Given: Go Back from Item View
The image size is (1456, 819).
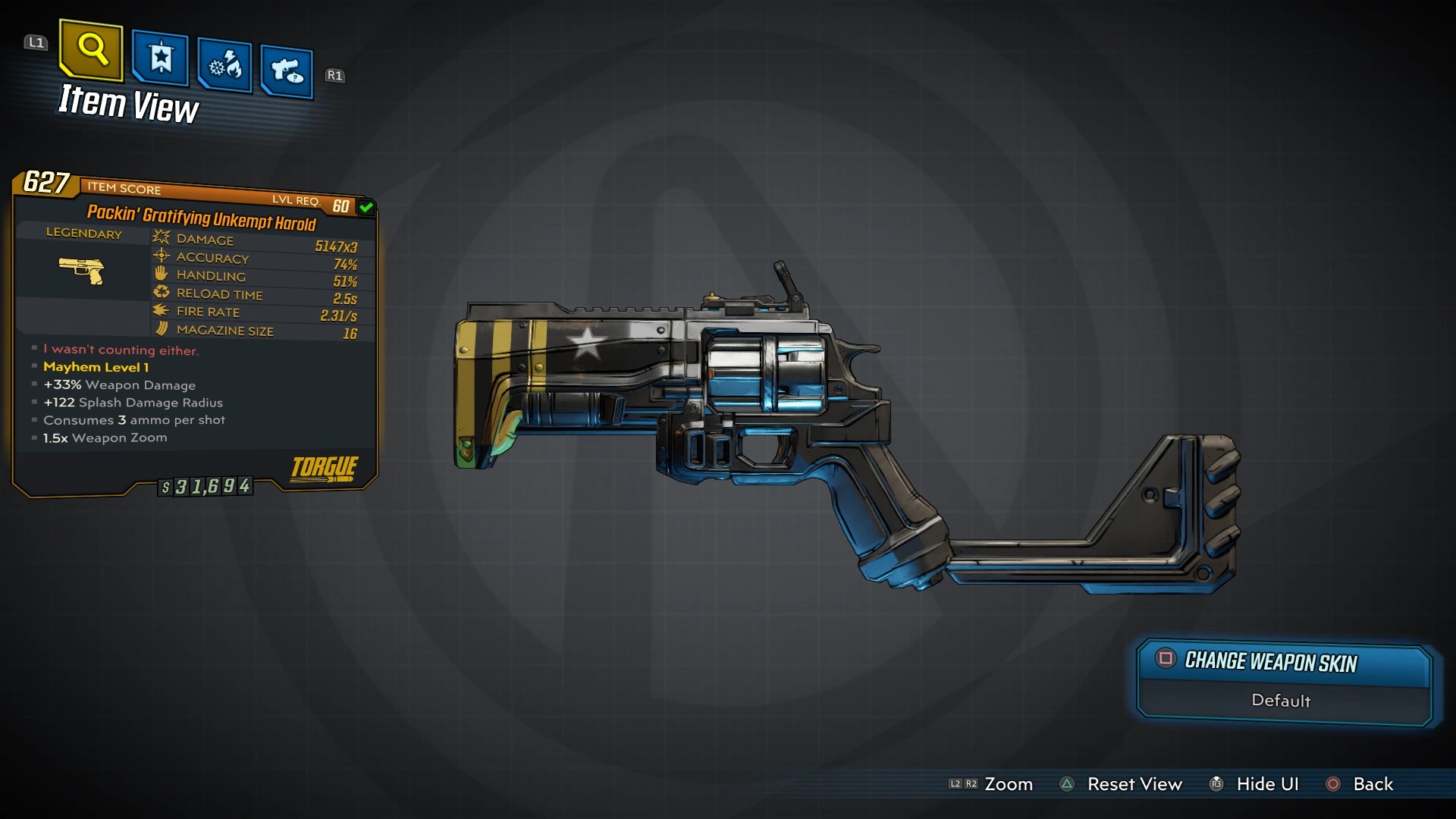Looking at the screenshot, I should (x=1373, y=784).
